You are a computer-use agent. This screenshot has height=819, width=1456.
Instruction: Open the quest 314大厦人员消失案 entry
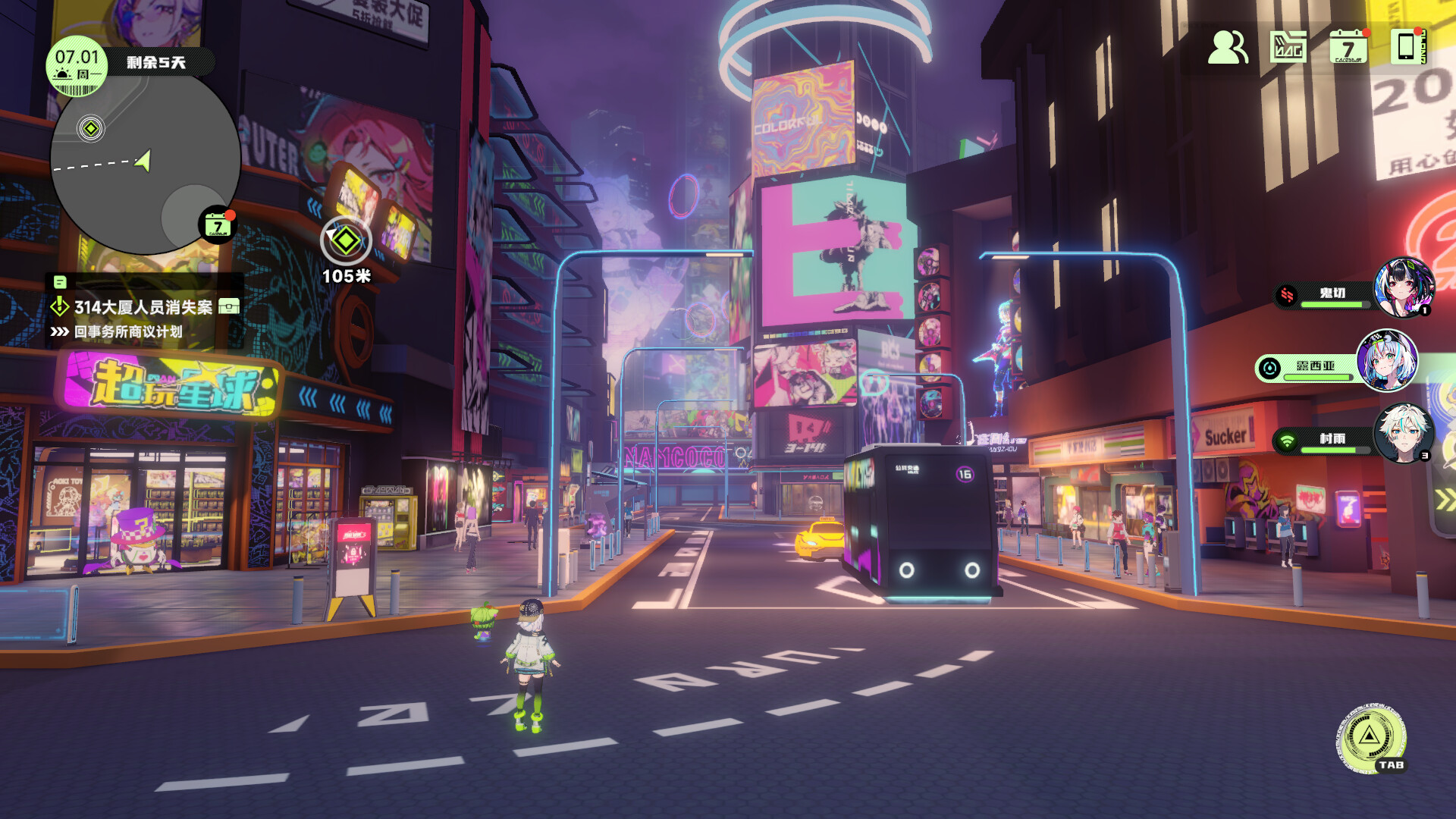coord(144,307)
